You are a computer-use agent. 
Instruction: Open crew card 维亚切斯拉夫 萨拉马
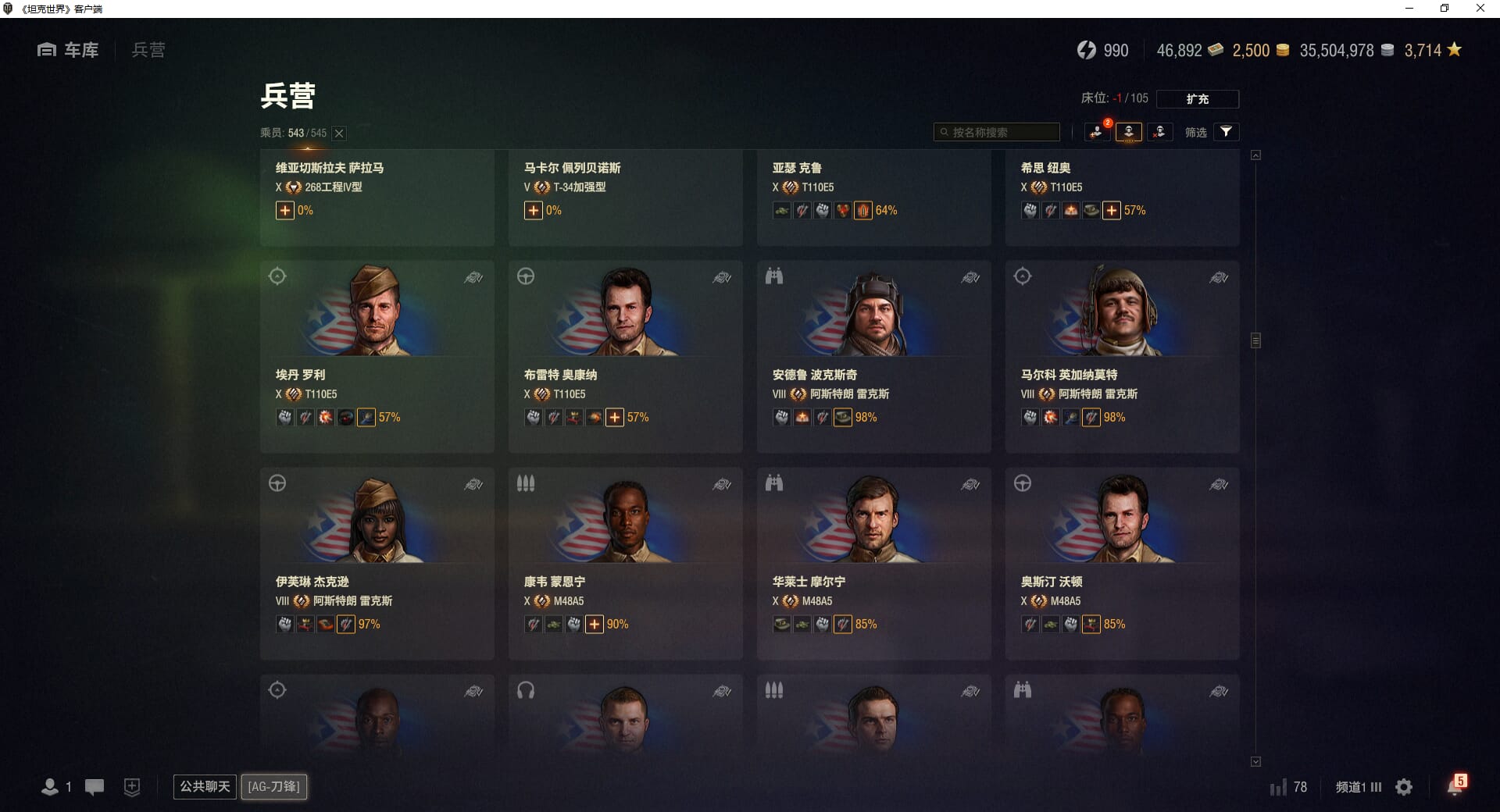coord(377,197)
